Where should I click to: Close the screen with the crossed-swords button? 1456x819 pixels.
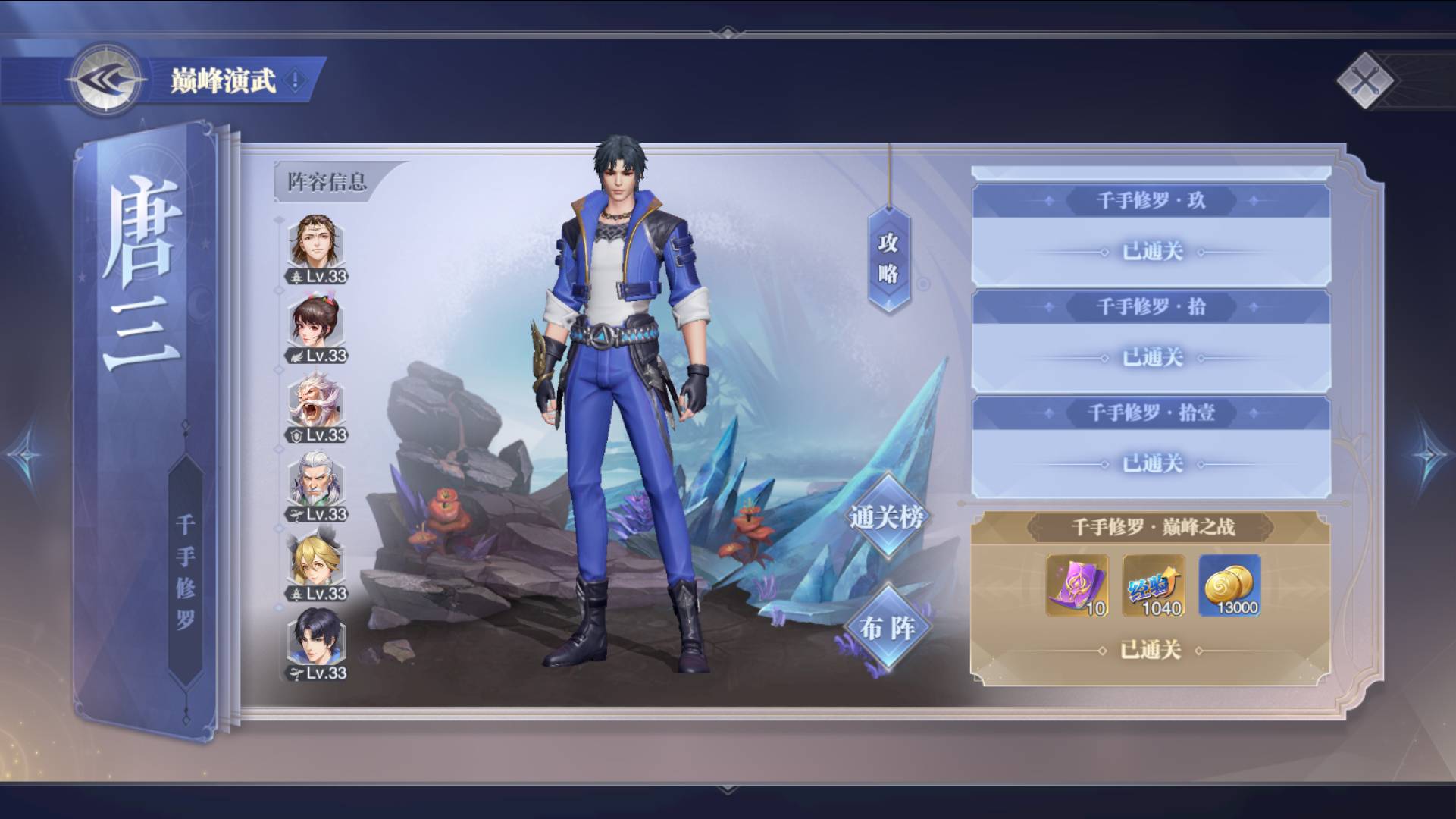(1365, 80)
